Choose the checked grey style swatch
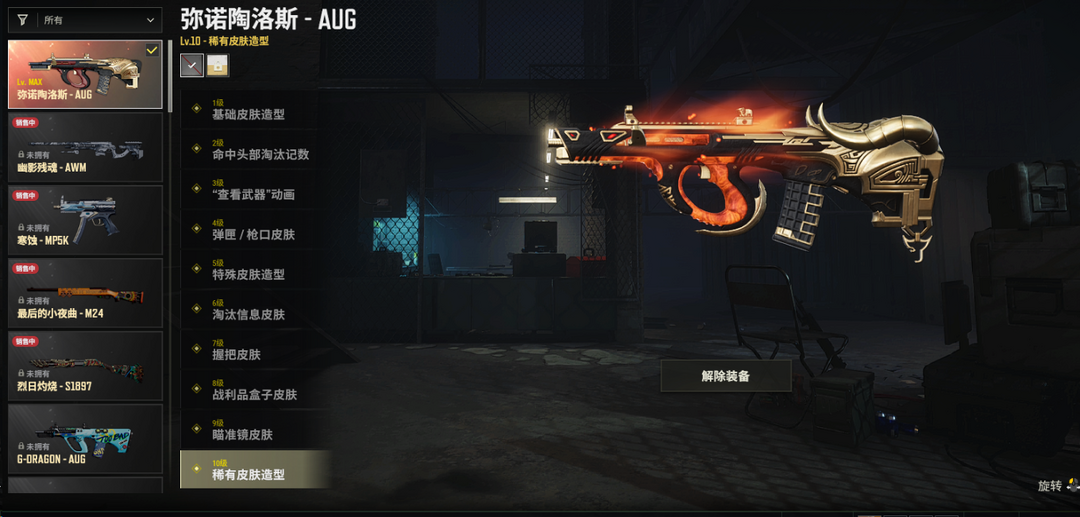Viewport: 1080px width, 517px height. [192, 65]
